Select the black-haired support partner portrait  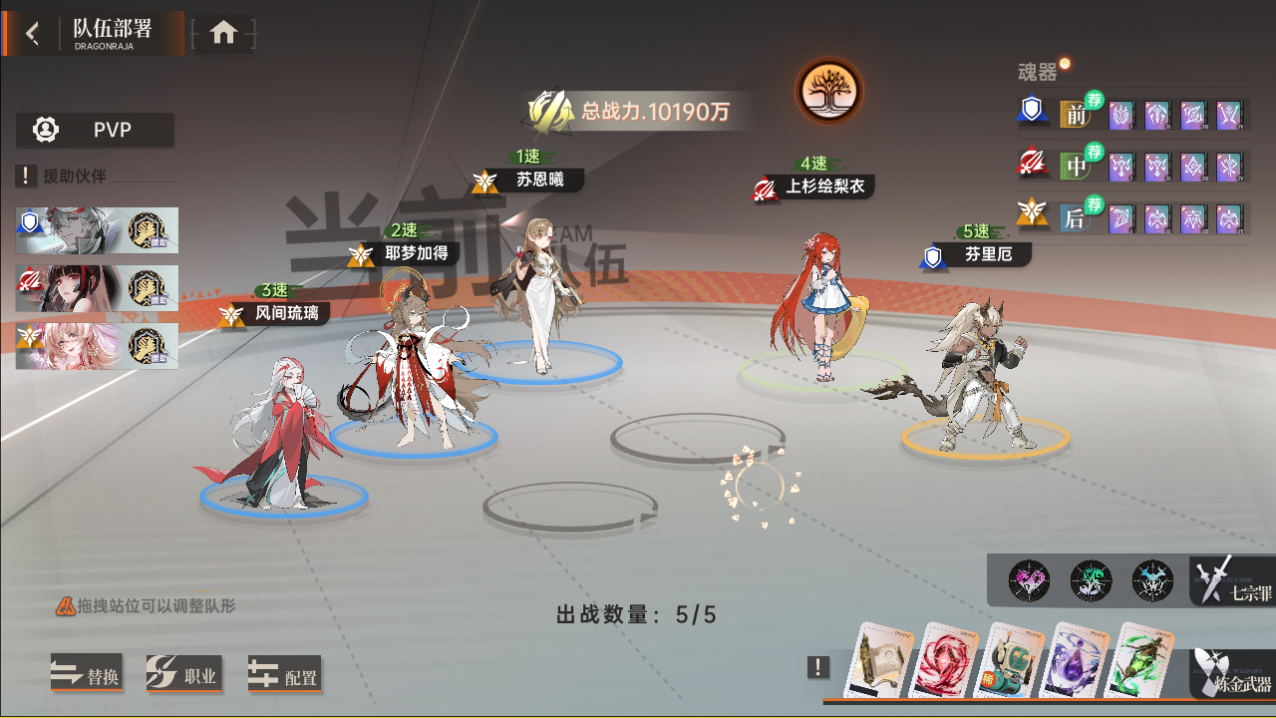(97, 288)
